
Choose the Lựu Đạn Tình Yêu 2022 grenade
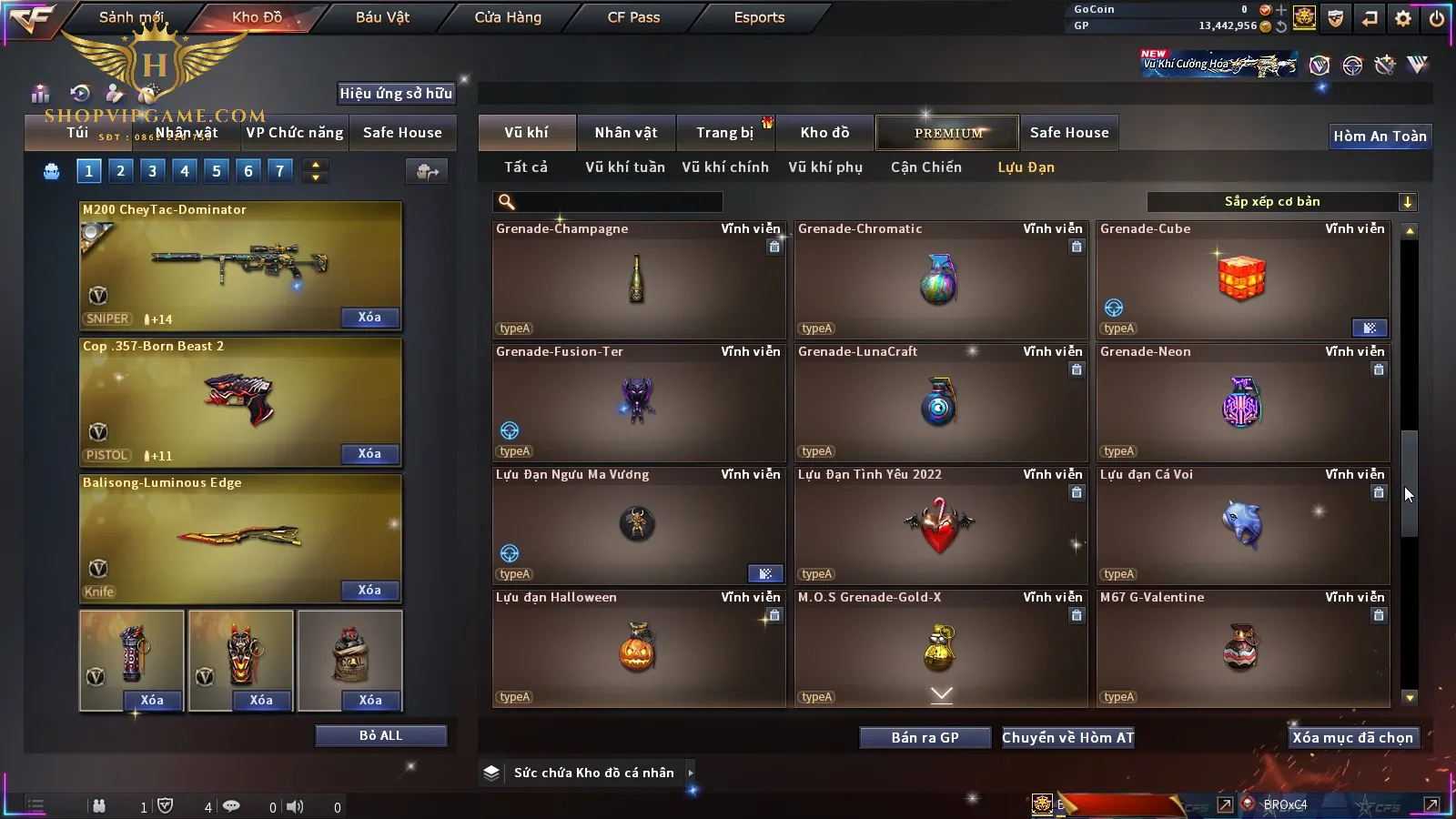(940, 525)
